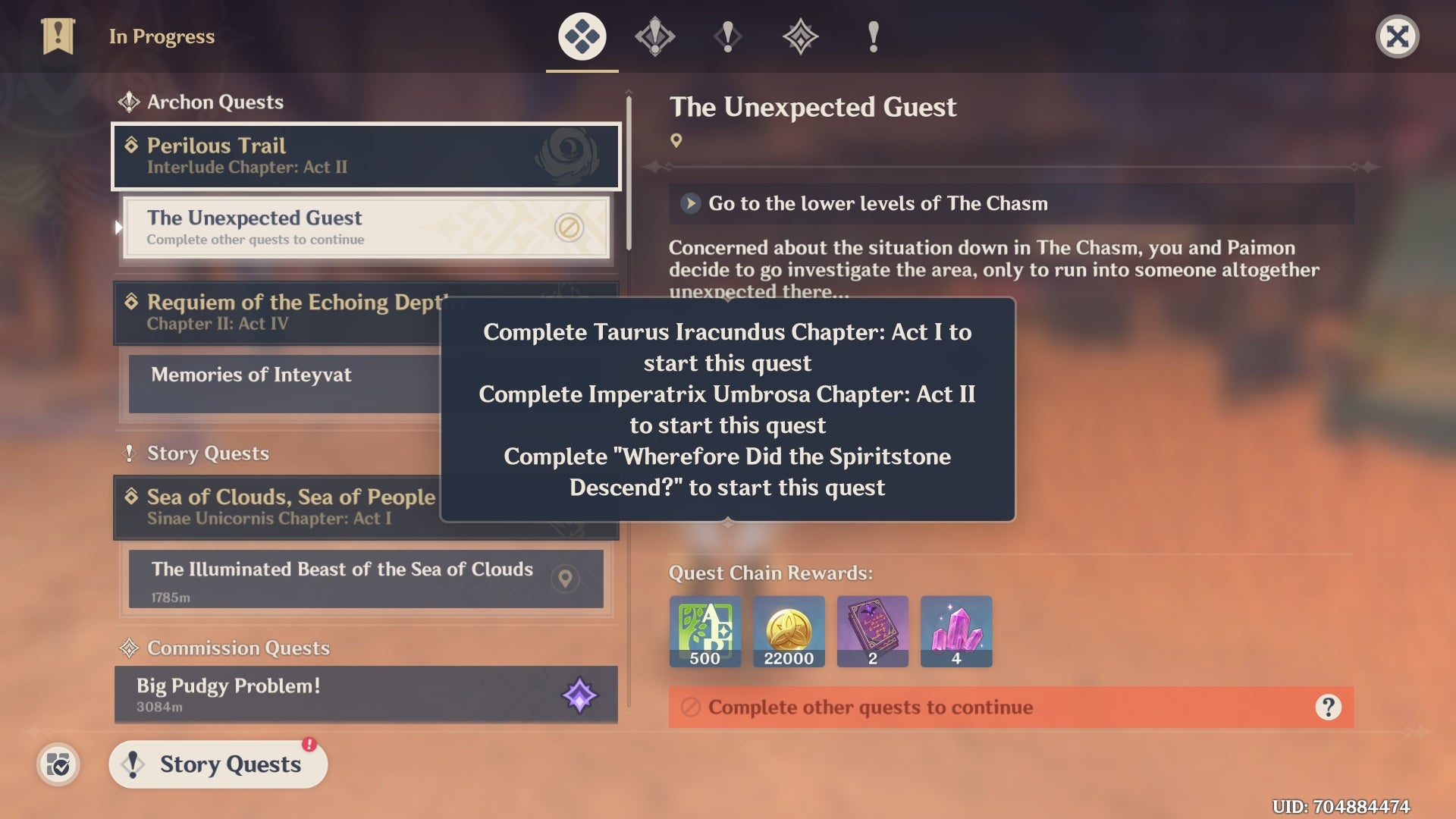Select the rightmost quest category exclamation icon
This screenshot has width=1456, height=819.
click(872, 36)
